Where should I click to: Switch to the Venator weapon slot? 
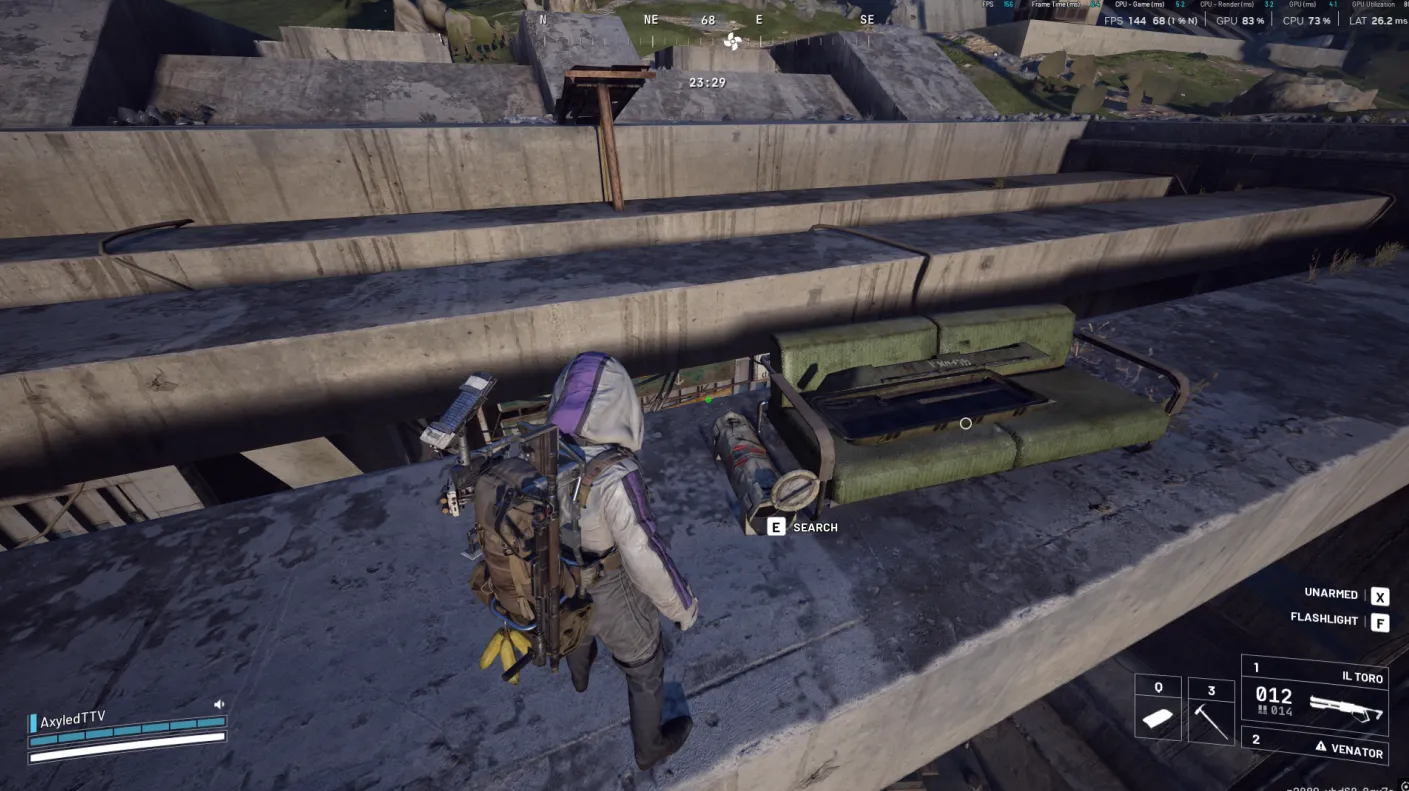(x=1314, y=747)
